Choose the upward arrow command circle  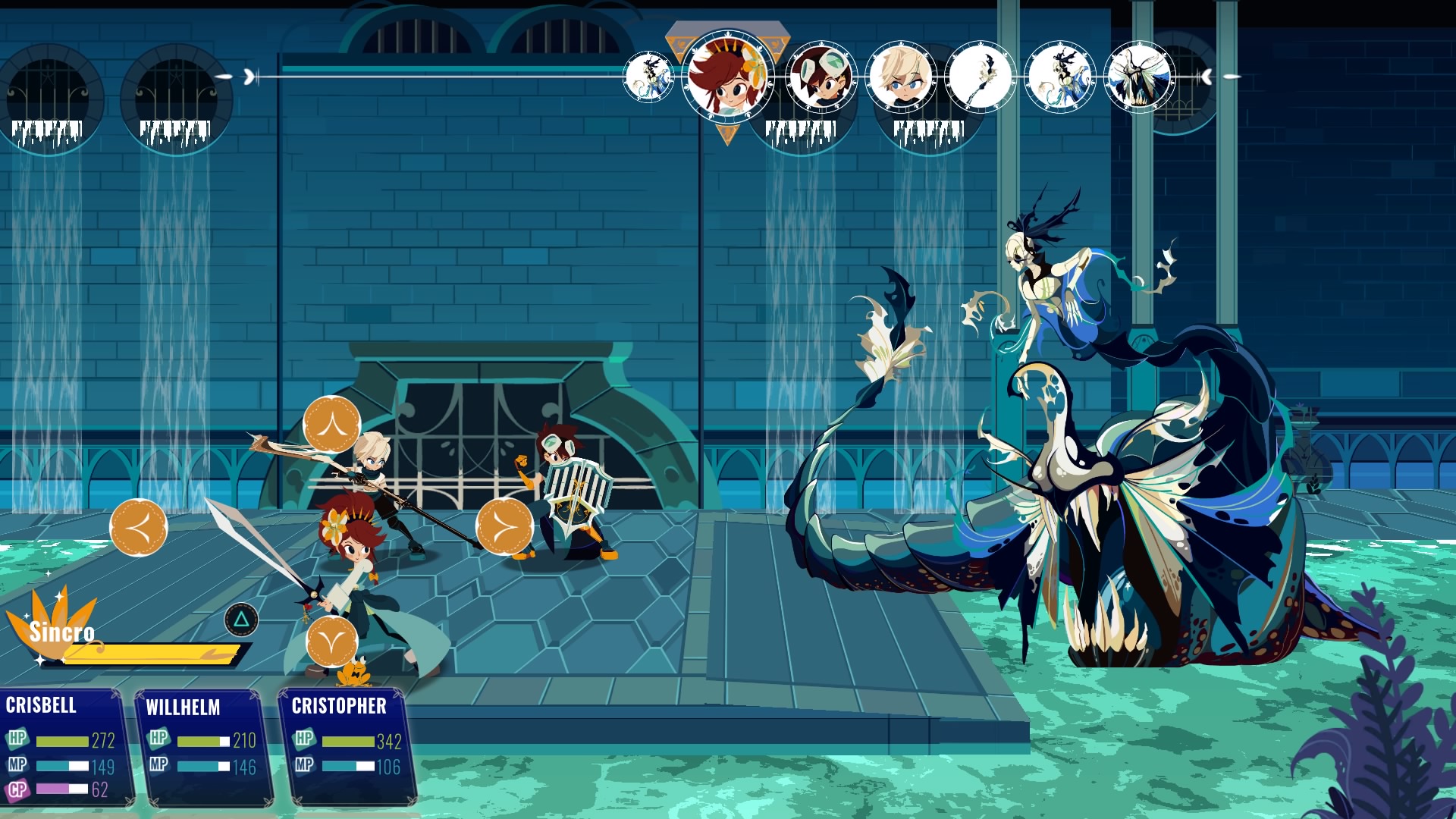331,425
